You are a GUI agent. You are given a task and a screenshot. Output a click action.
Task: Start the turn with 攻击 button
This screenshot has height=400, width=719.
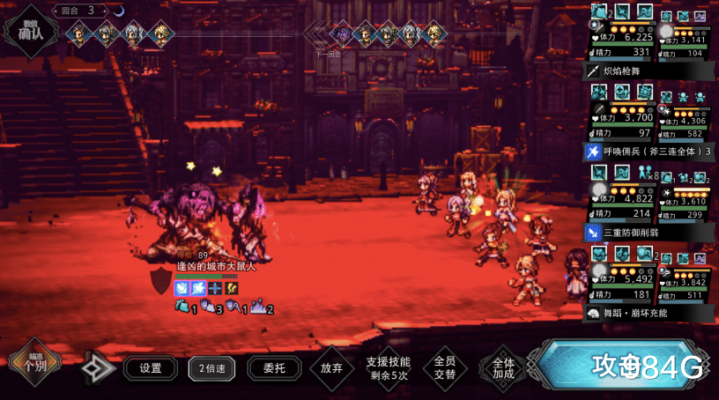click(x=630, y=368)
